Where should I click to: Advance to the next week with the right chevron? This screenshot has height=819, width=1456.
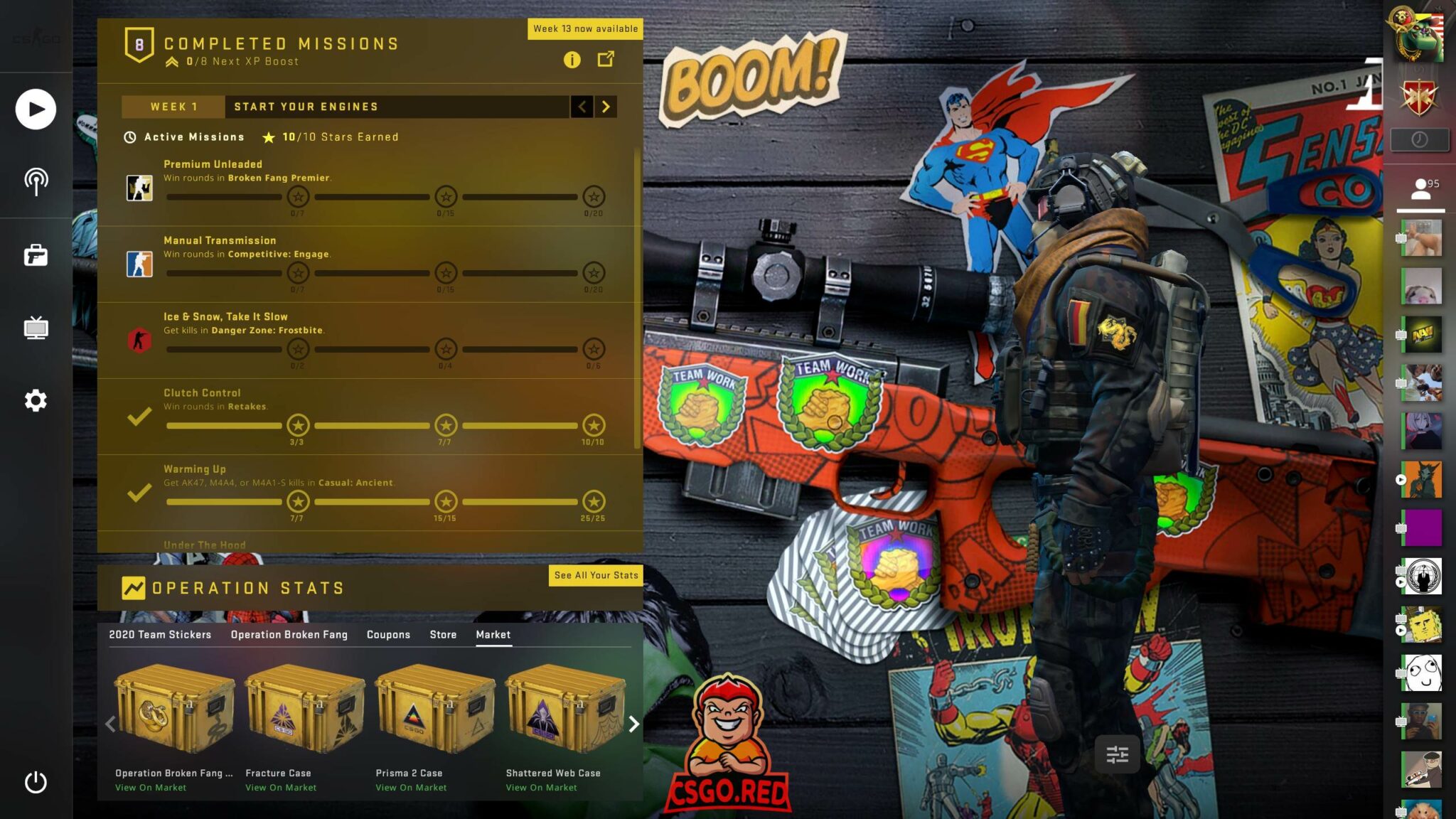coord(606,107)
